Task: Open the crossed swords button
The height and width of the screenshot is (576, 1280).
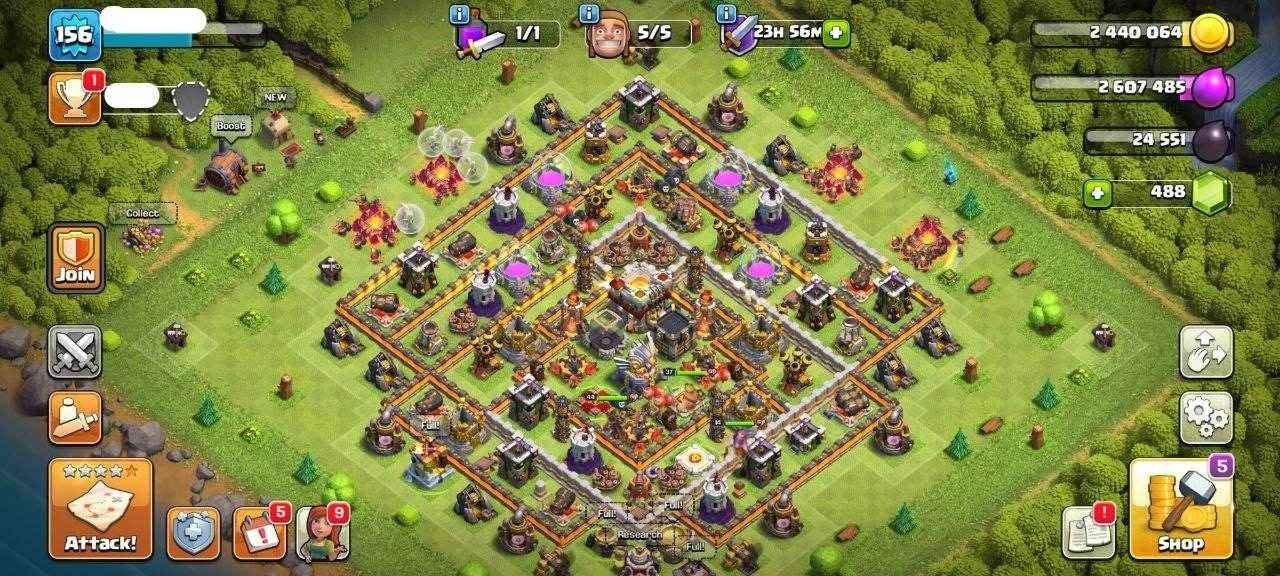Action: pos(75,351)
